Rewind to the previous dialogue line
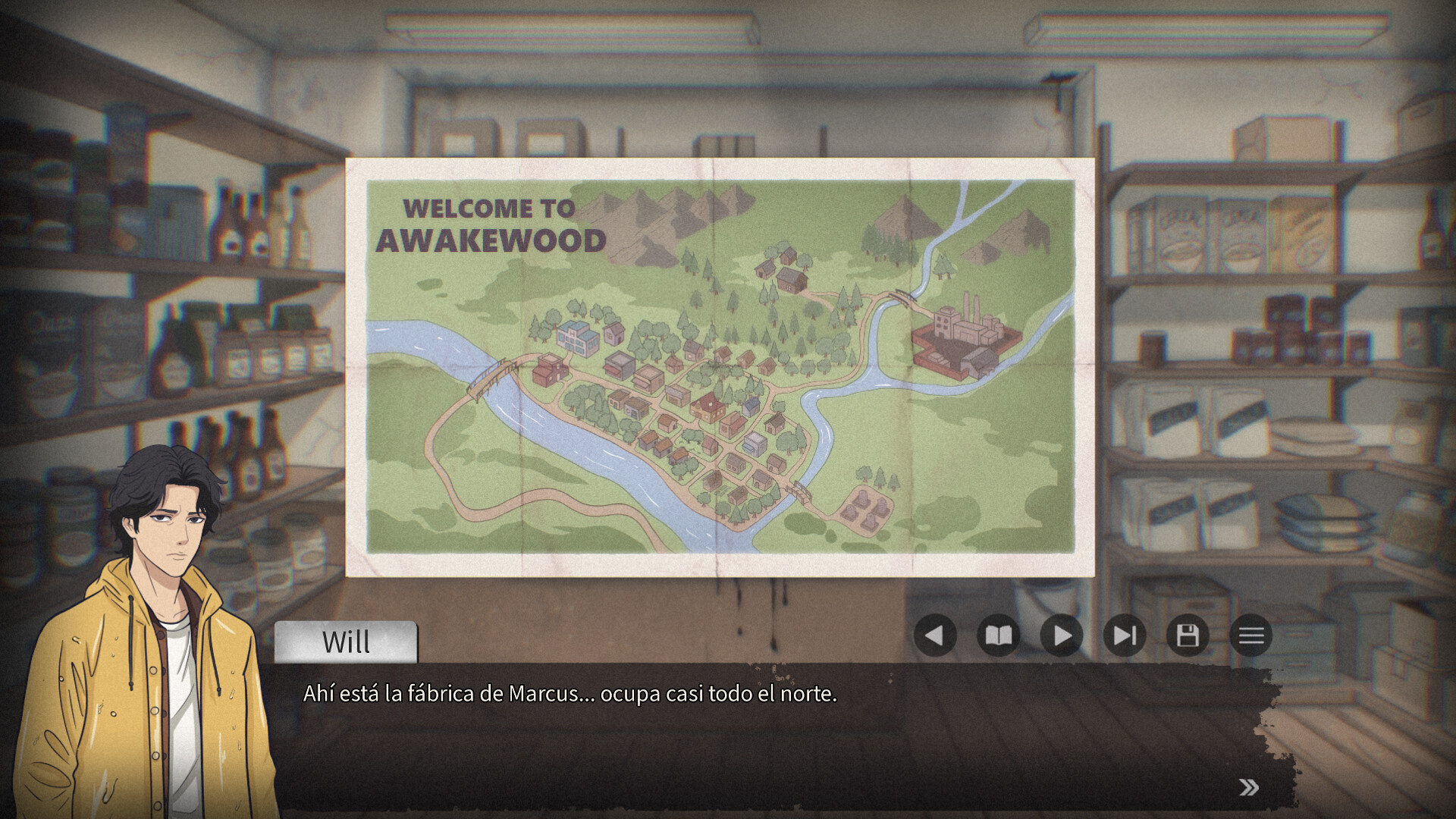The height and width of the screenshot is (819, 1456). [x=934, y=635]
